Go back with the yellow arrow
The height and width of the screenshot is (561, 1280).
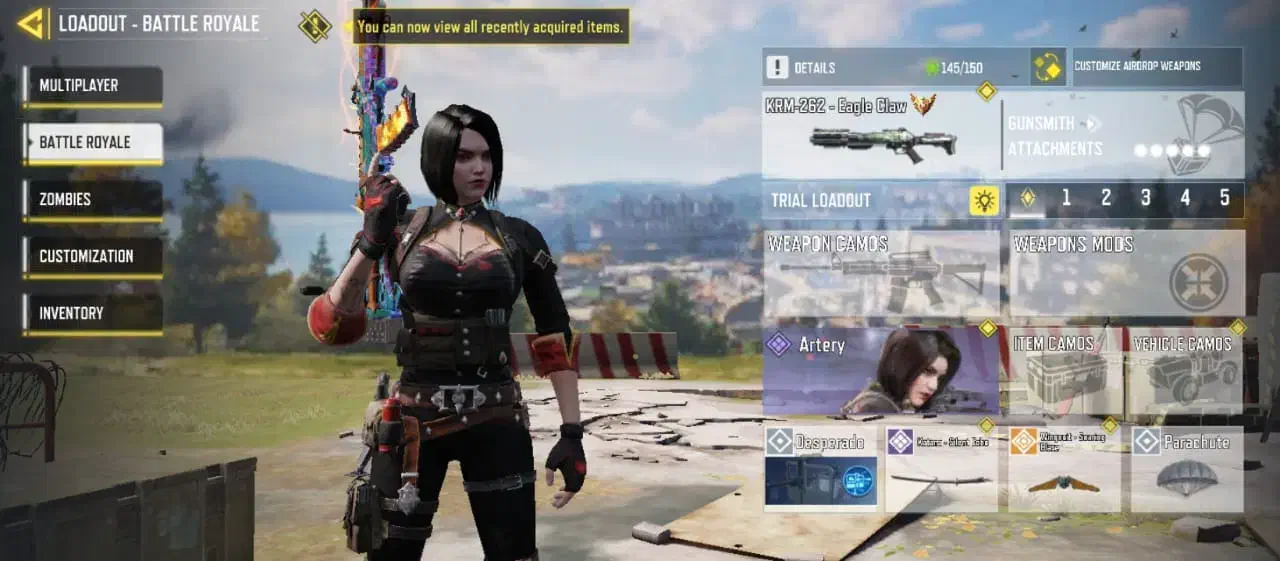tap(32, 23)
